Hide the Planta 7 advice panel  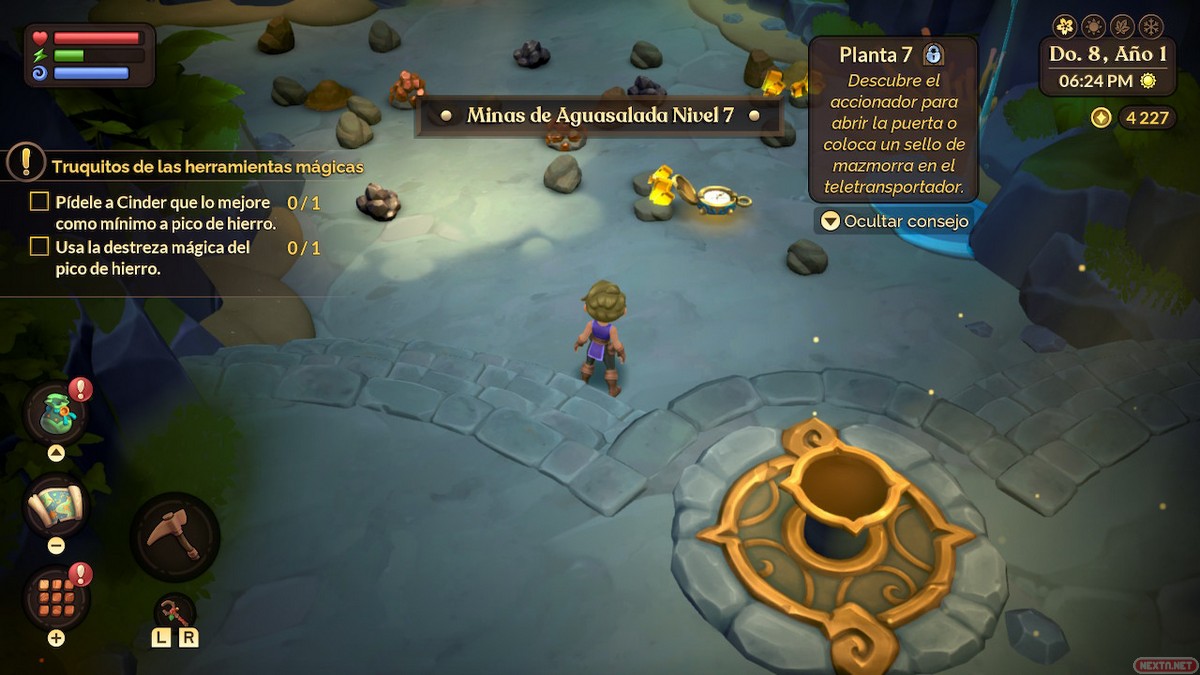point(894,221)
